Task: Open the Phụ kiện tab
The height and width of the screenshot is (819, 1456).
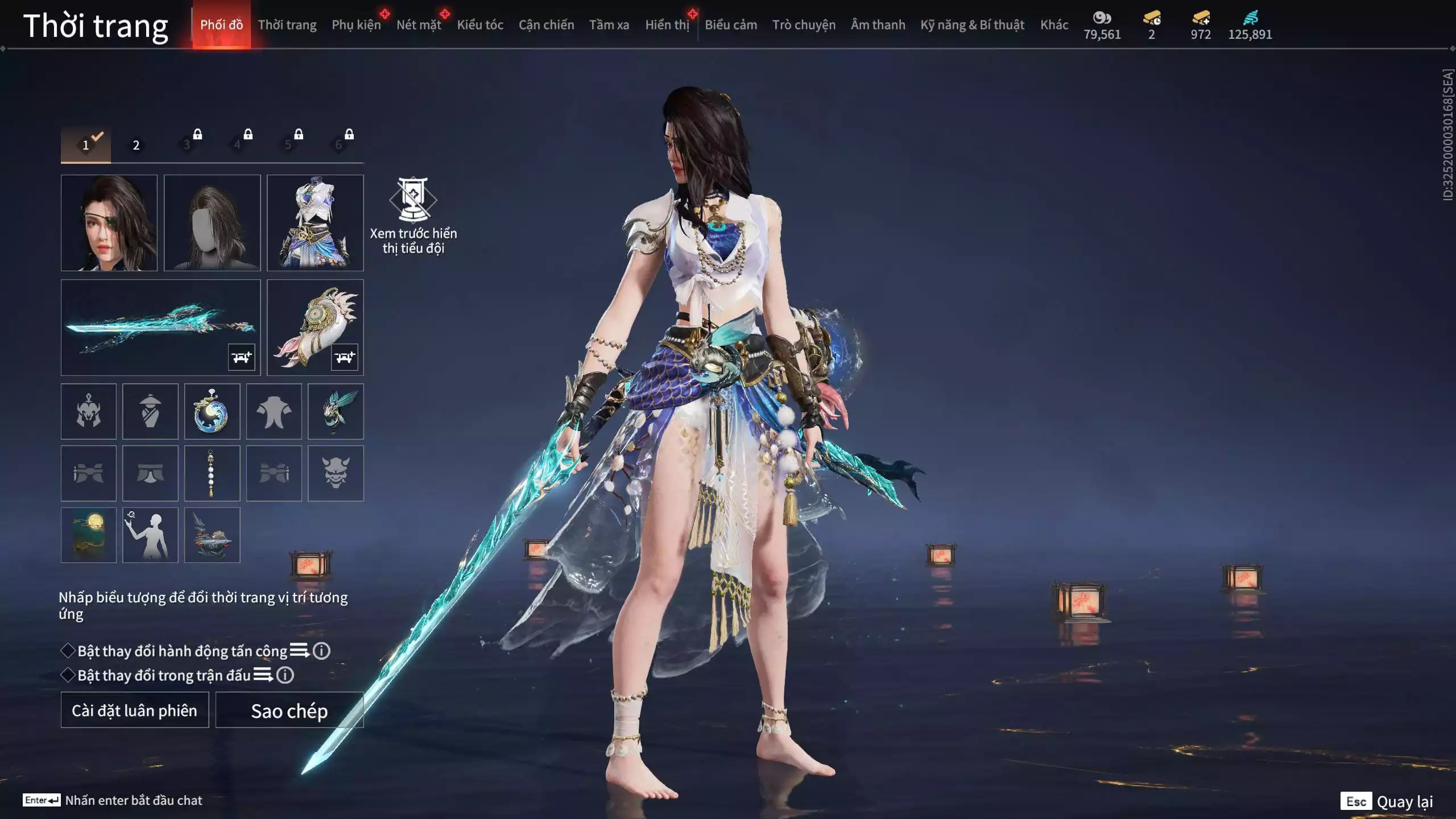Action: [356, 25]
